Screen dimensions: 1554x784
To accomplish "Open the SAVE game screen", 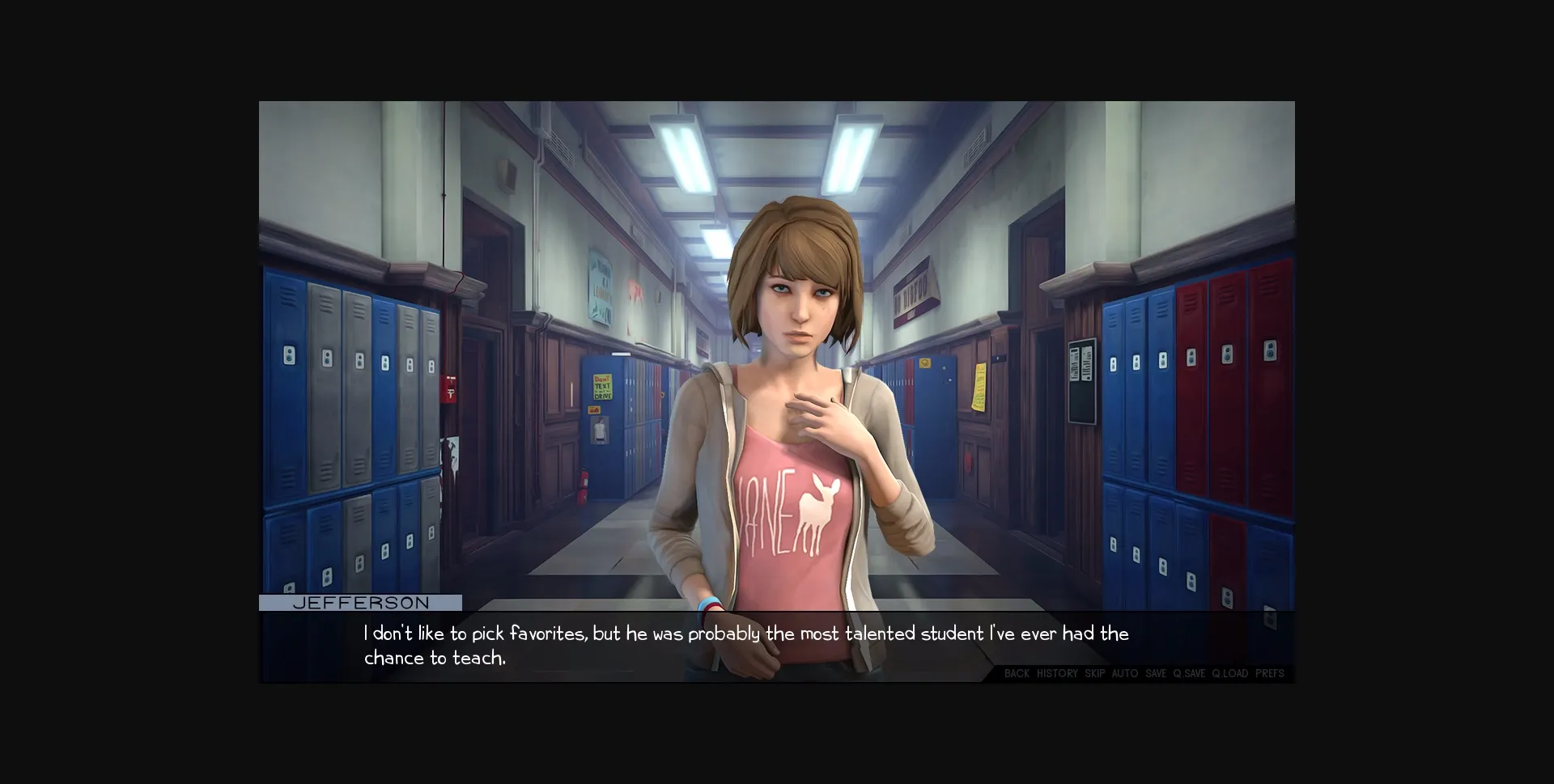I will [x=1155, y=673].
